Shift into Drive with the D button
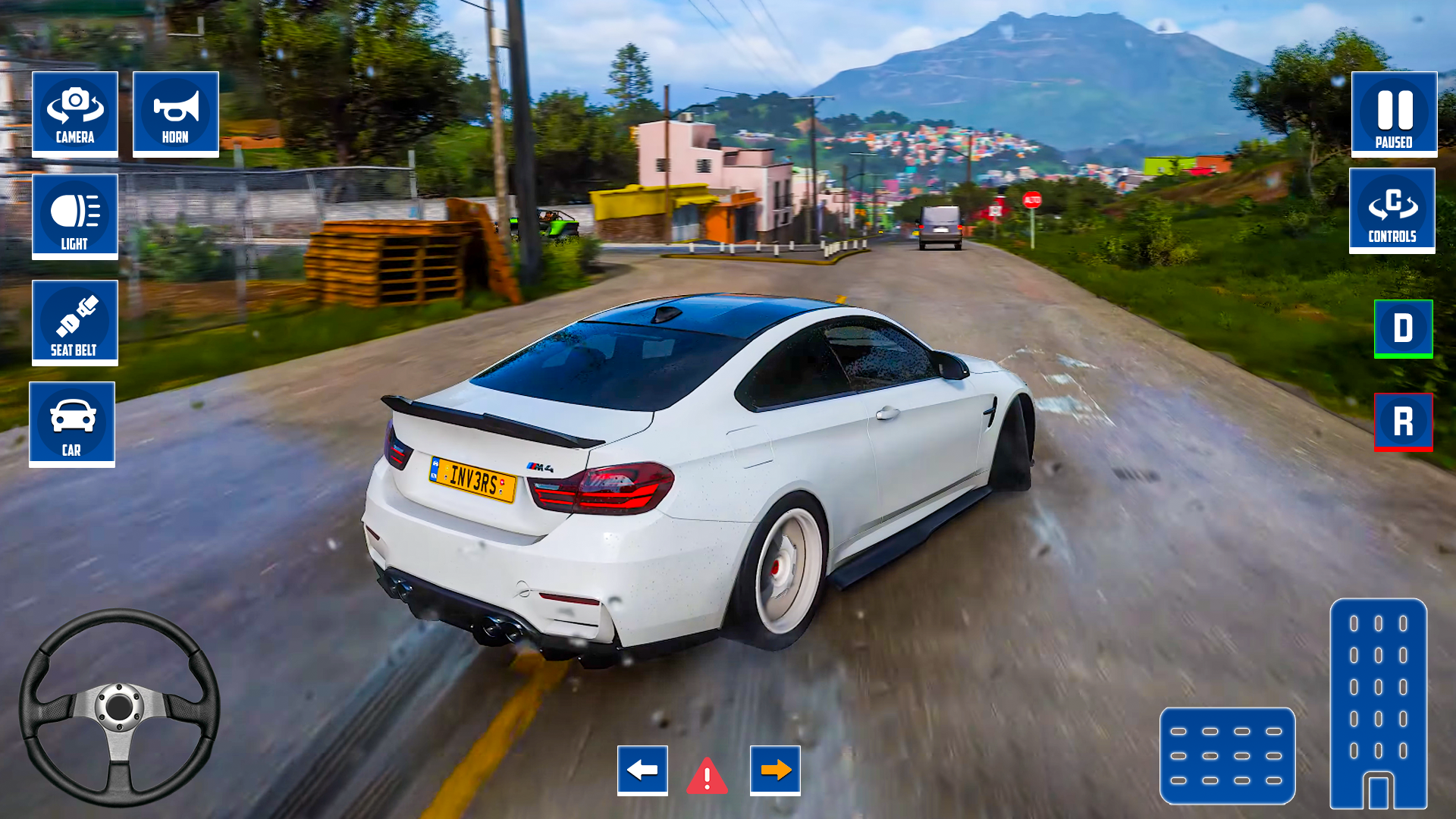 (1403, 328)
